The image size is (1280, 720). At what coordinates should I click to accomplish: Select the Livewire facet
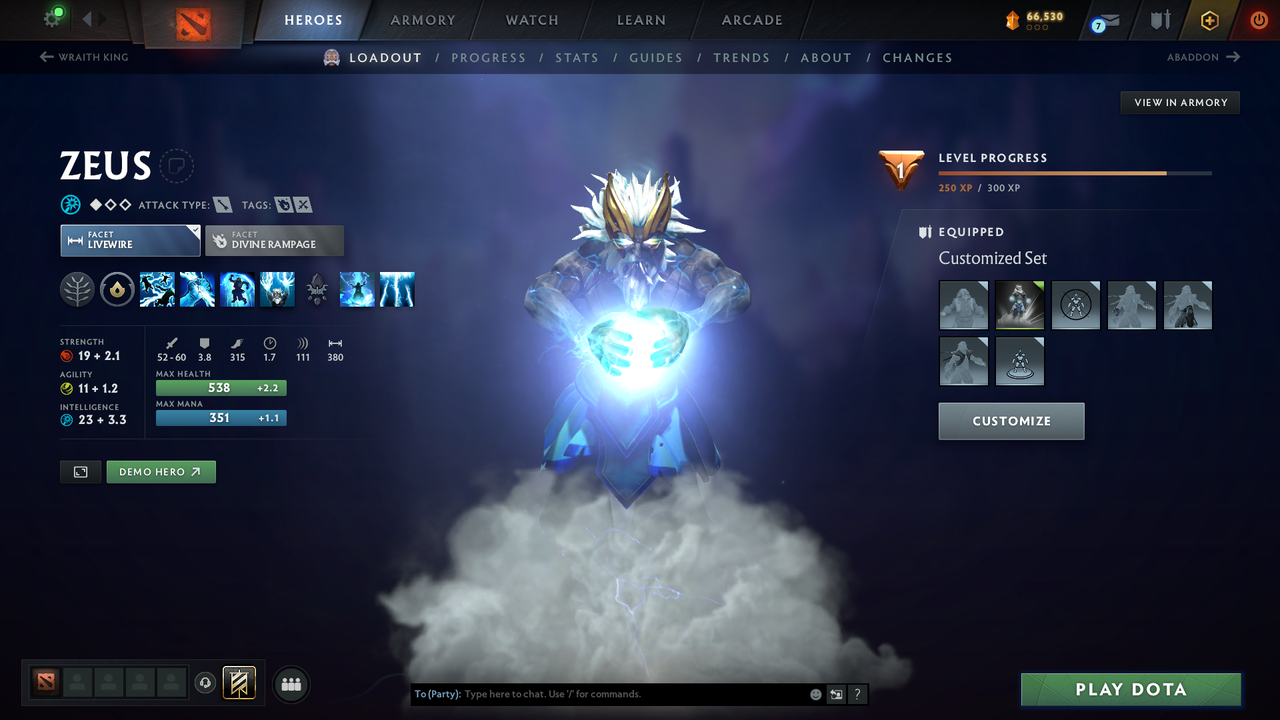tap(130, 240)
